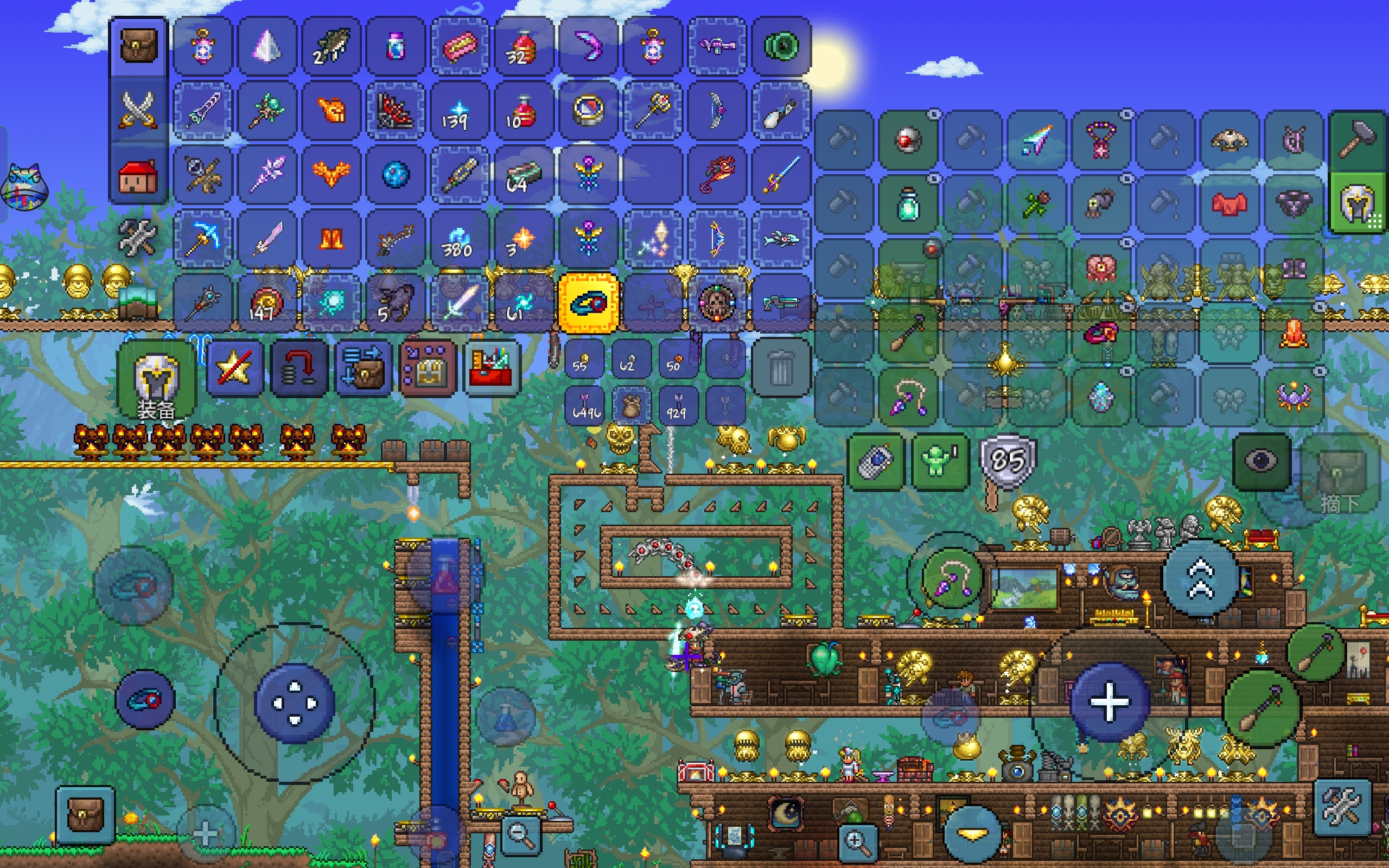Select the yellow highlighted yoyo slot

588,303
